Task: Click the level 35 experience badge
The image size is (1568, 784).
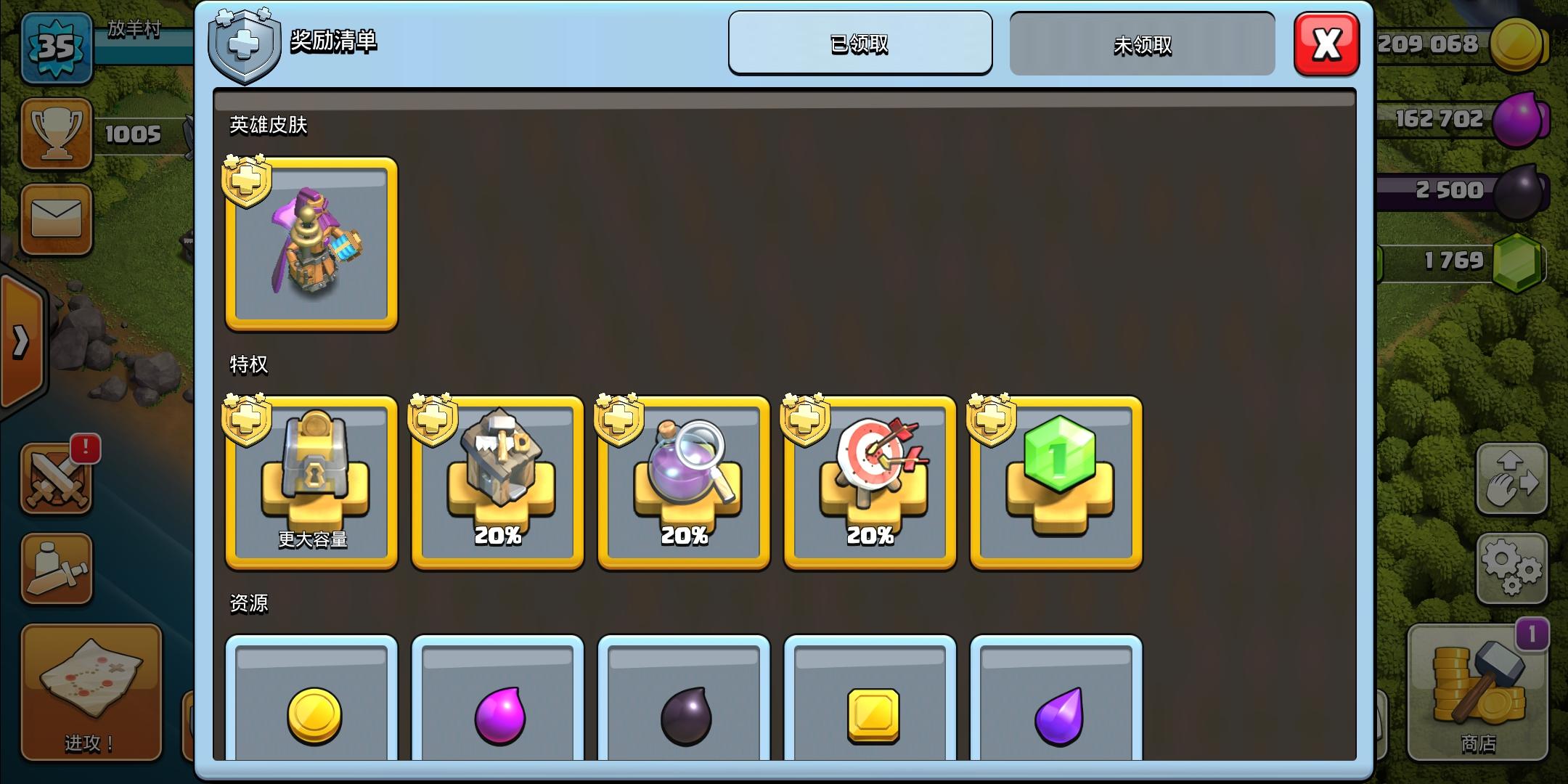Action: [x=57, y=47]
